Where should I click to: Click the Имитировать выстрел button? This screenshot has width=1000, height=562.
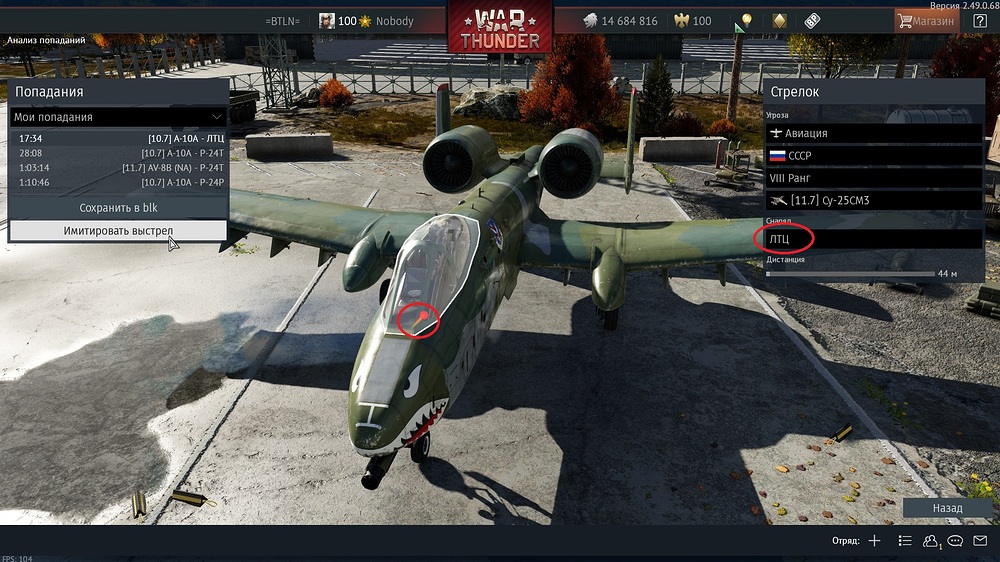[118, 231]
